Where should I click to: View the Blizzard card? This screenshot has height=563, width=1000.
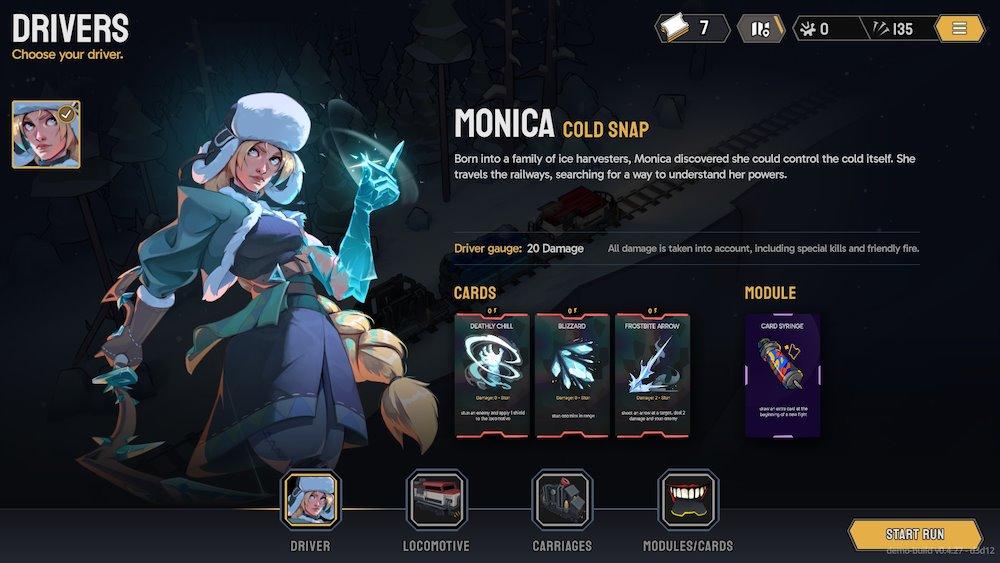coord(572,375)
